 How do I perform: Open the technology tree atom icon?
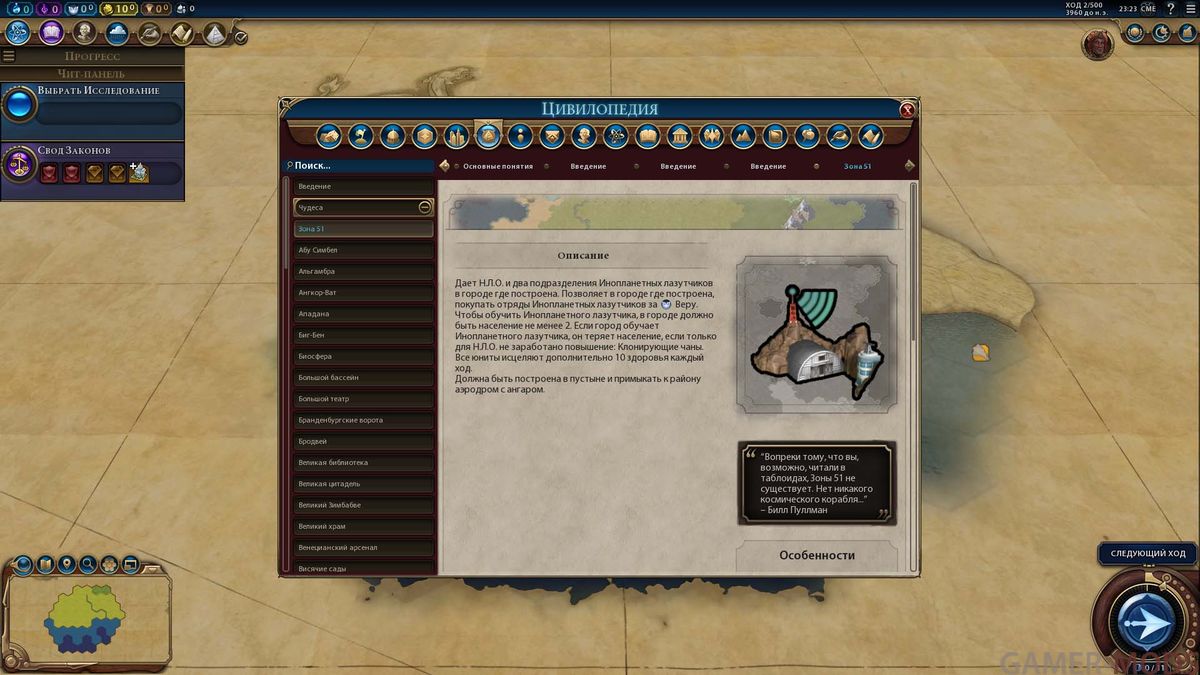(x=17, y=33)
